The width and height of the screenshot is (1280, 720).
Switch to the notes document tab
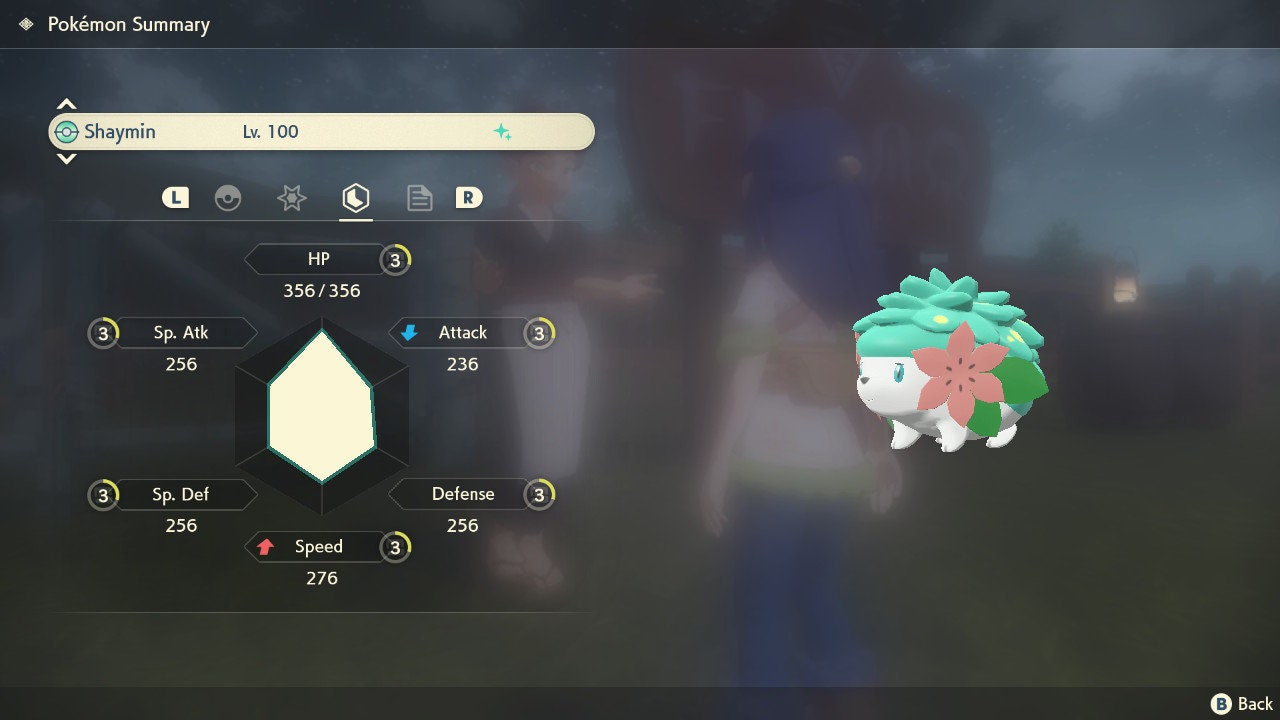click(419, 198)
